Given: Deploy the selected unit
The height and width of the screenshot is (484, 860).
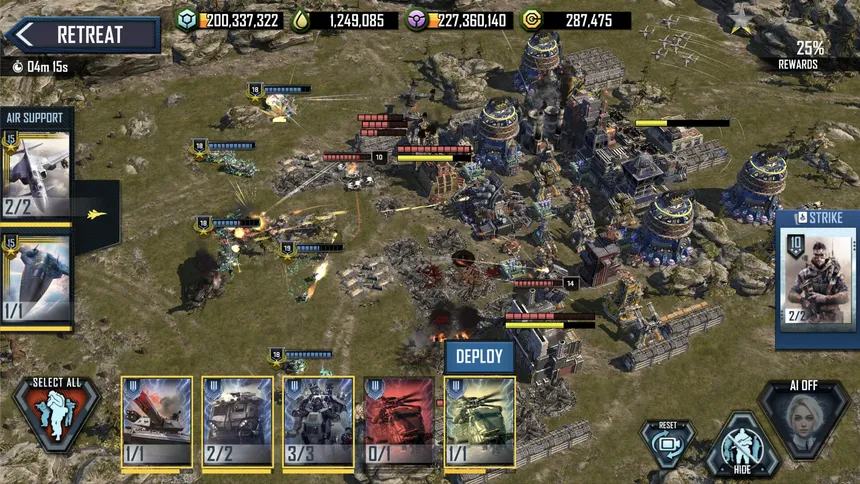Looking at the screenshot, I should (x=479, y=356).
